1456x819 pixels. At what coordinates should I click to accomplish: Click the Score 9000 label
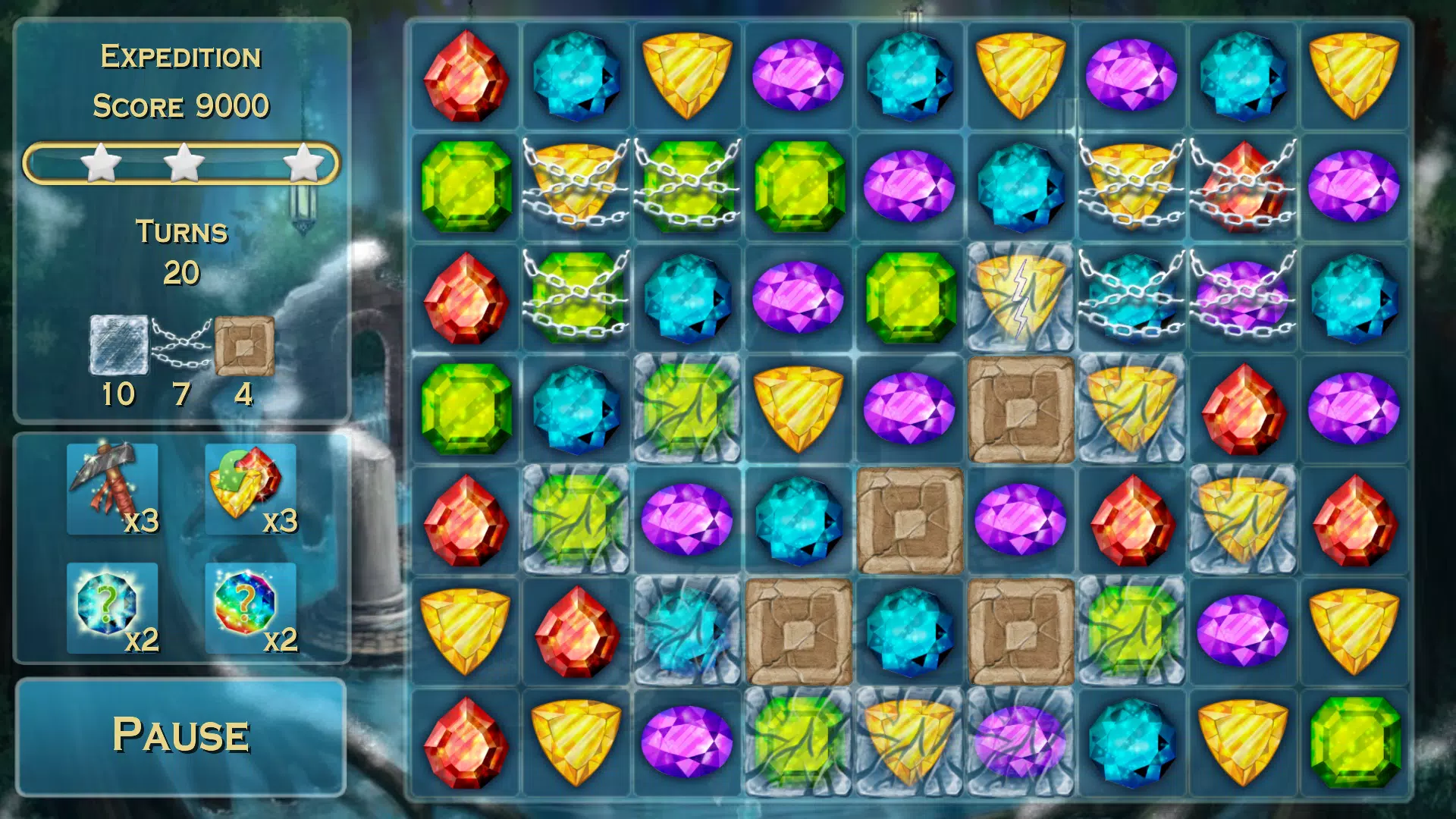coord(180,106)
